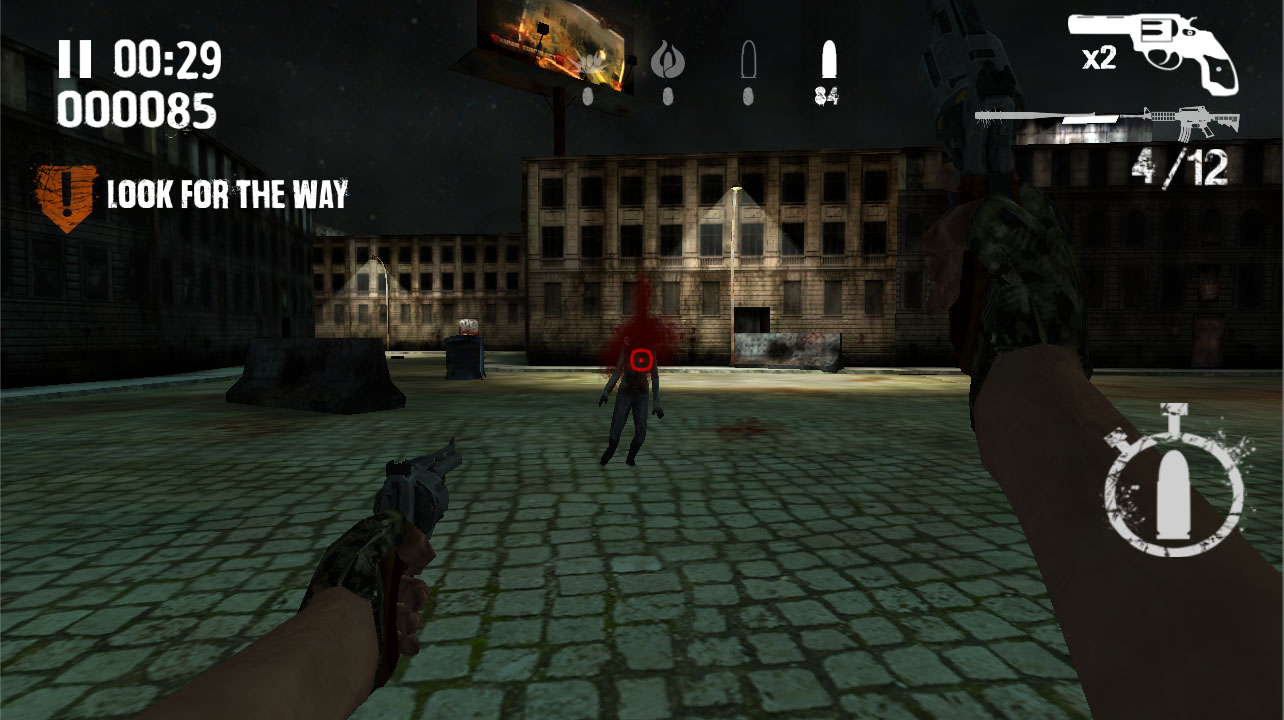Choose the flame incendiary ammo icon

pyautogui.click(x=667, y=62)
